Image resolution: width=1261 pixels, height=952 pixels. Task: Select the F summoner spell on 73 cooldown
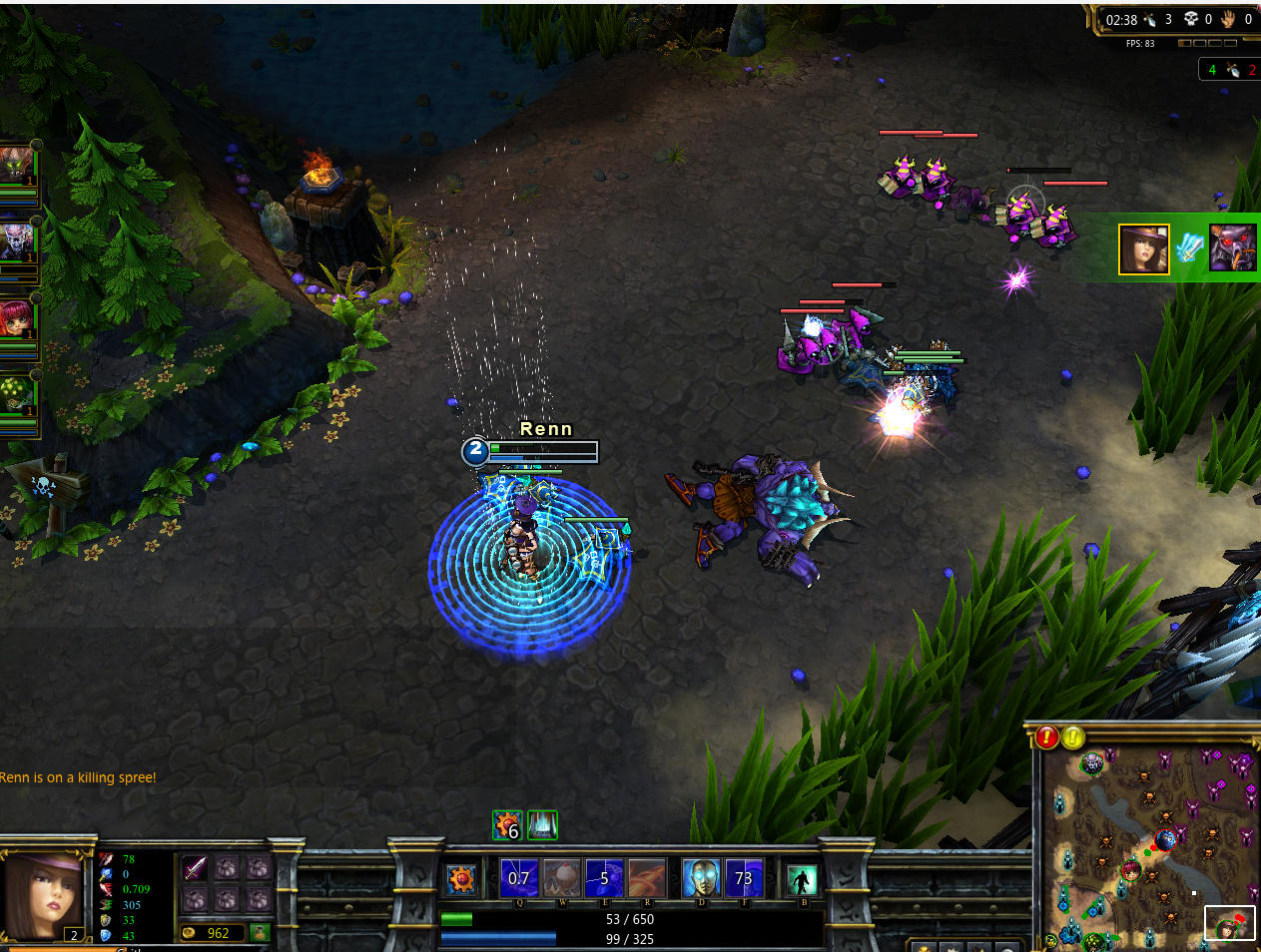[x=744, y=878]
